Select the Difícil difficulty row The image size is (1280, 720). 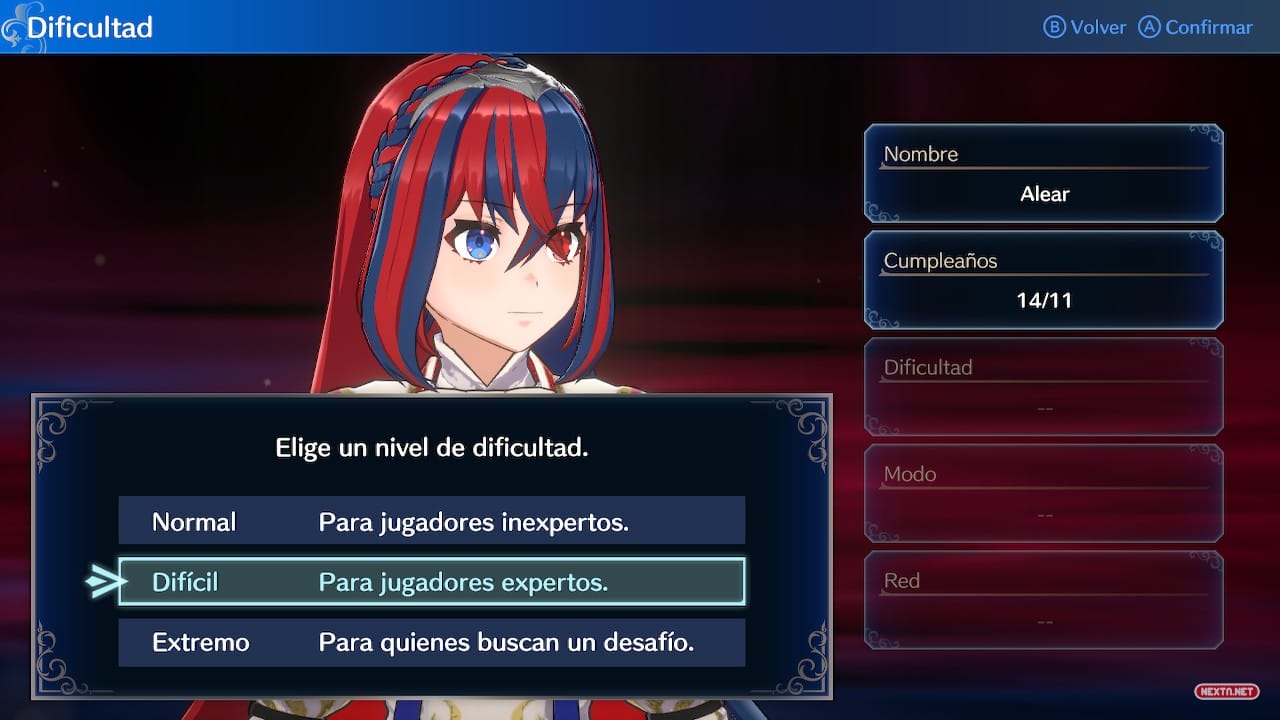(x=431, y=582)
